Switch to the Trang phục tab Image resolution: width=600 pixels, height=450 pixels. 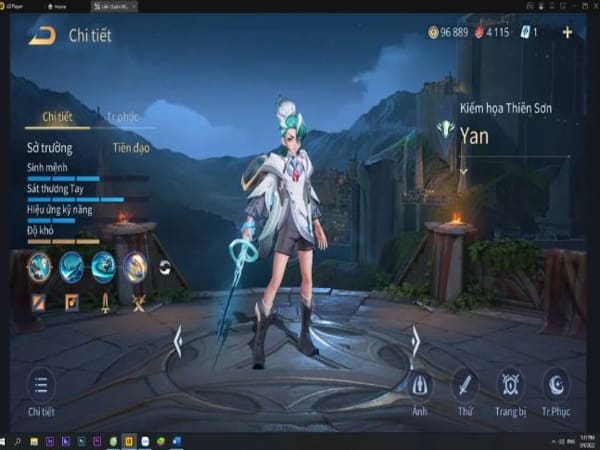(x=121, y=117)
